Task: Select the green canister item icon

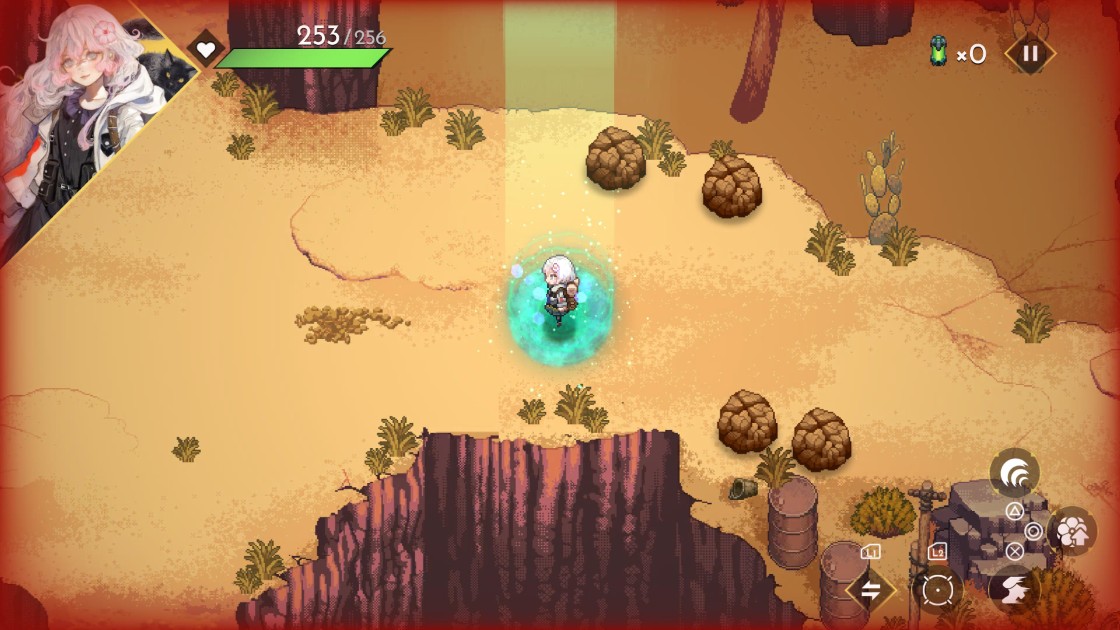Action: click(x=939, y=52)
